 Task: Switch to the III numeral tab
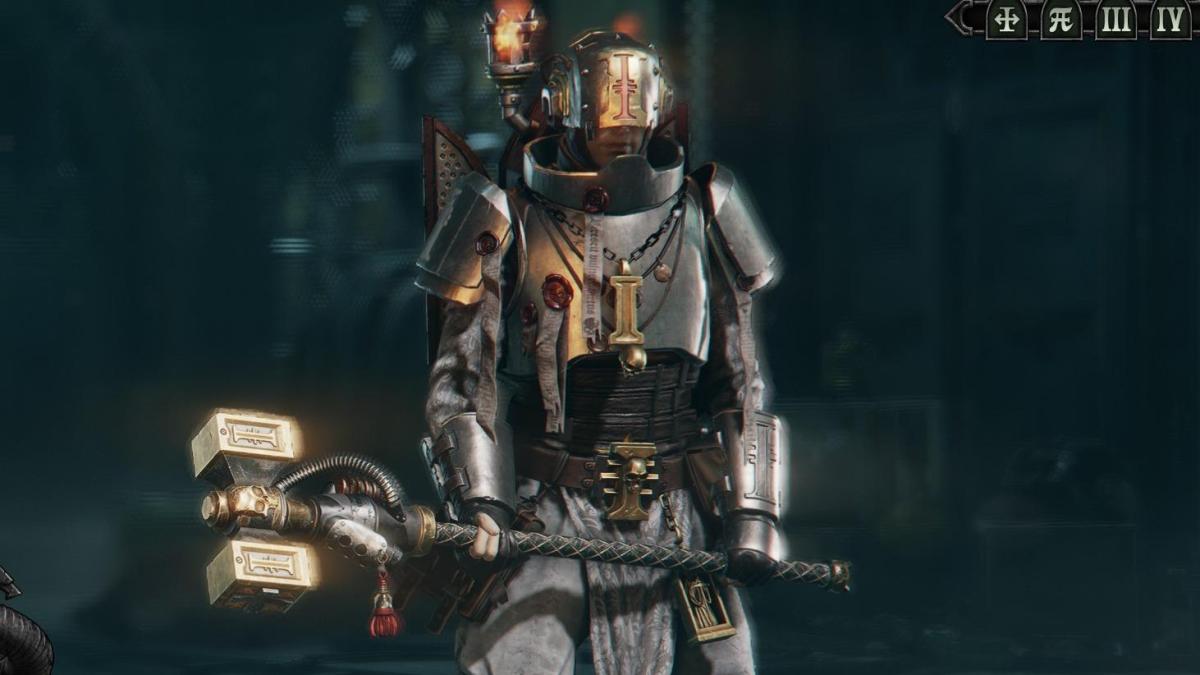pyautogui.click(x=1115, y=19)
